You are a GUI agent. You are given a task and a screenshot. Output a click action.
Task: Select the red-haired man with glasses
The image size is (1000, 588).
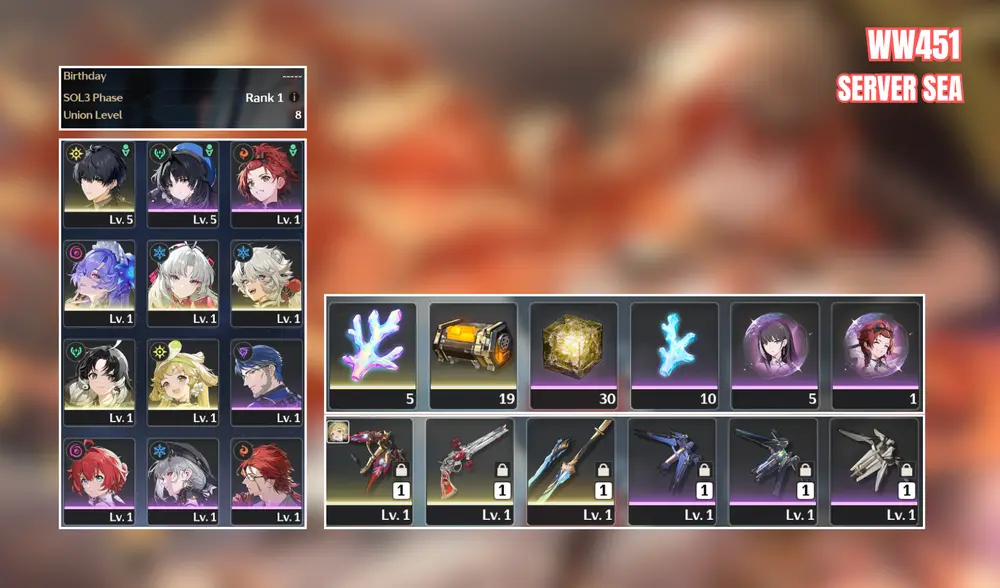point(266,480)
